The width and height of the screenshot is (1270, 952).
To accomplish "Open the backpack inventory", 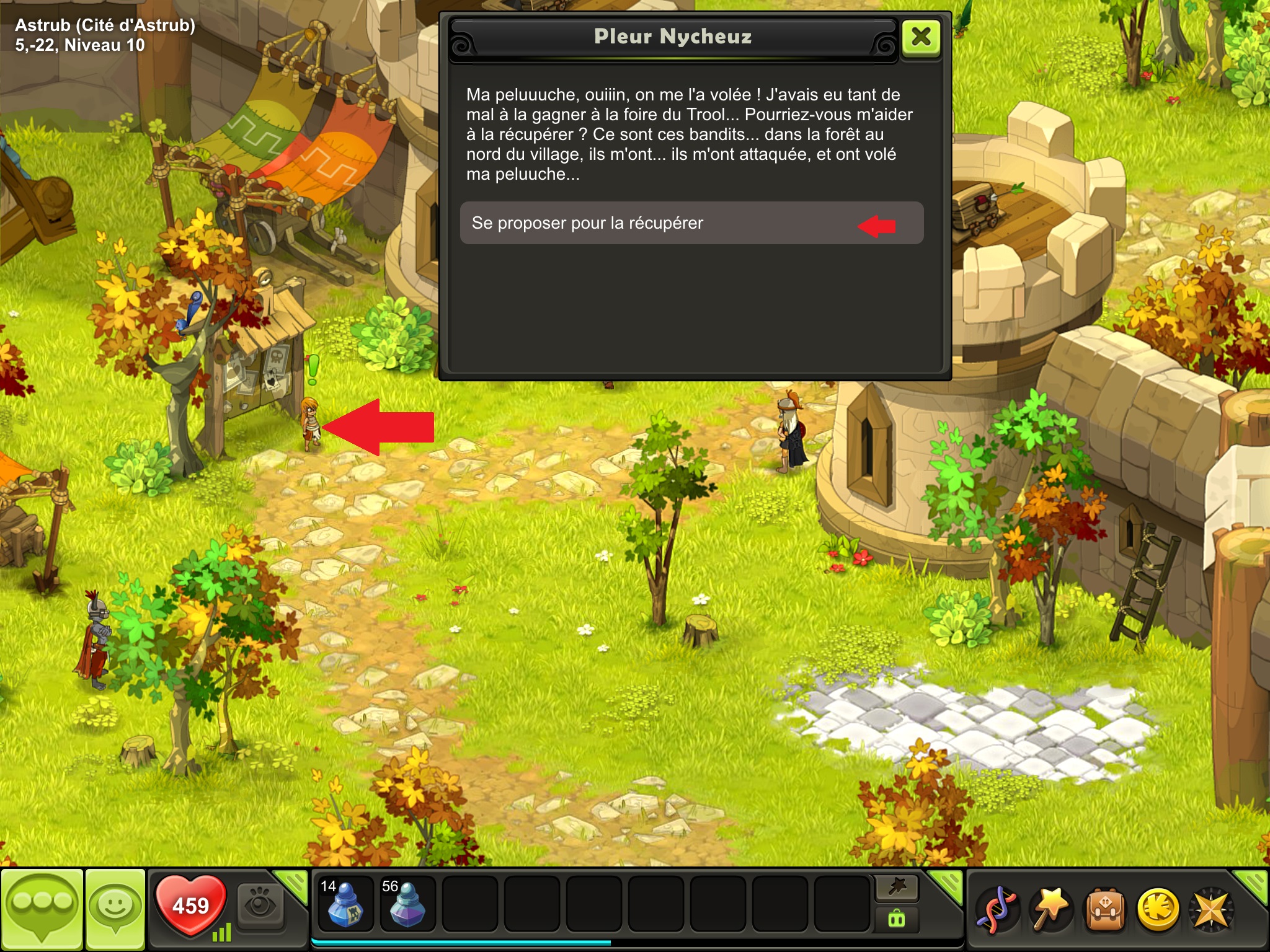I will pyautogui.click(x=1104, y=910).
